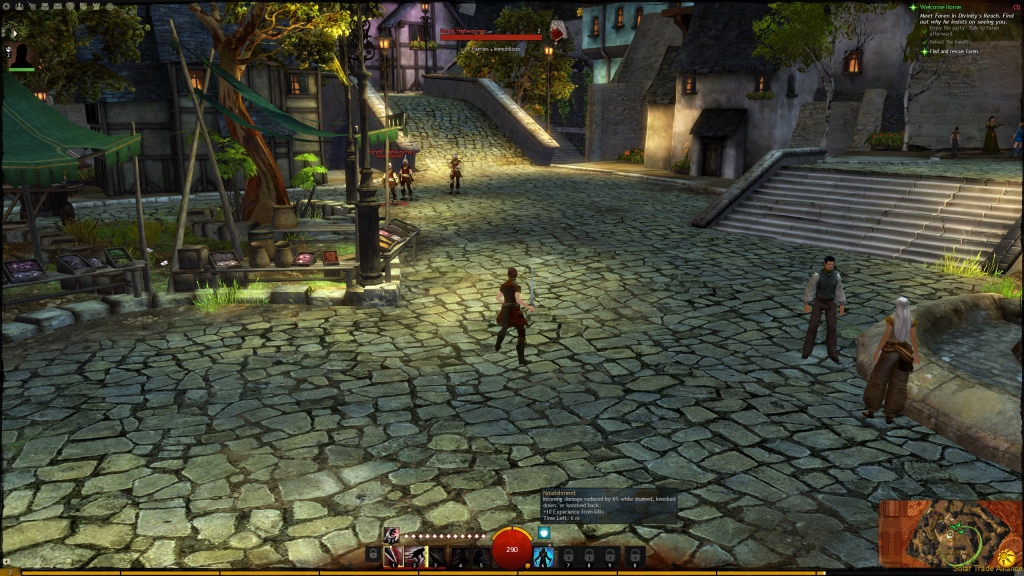Viewport: 1024px width, 576px height.
Task: Use the leaping figure skill in slot 2
Action: [415, 555]
